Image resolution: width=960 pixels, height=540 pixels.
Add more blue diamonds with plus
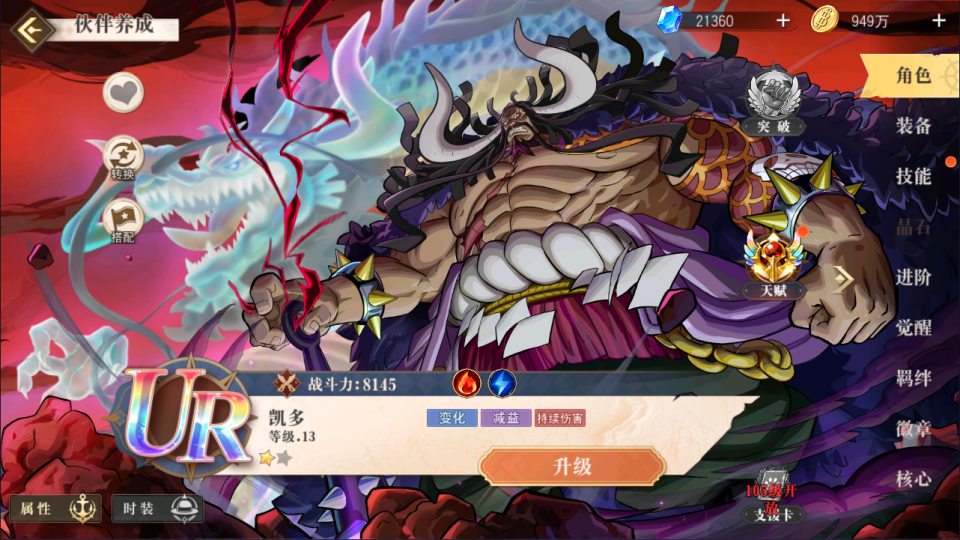(783, 20)
